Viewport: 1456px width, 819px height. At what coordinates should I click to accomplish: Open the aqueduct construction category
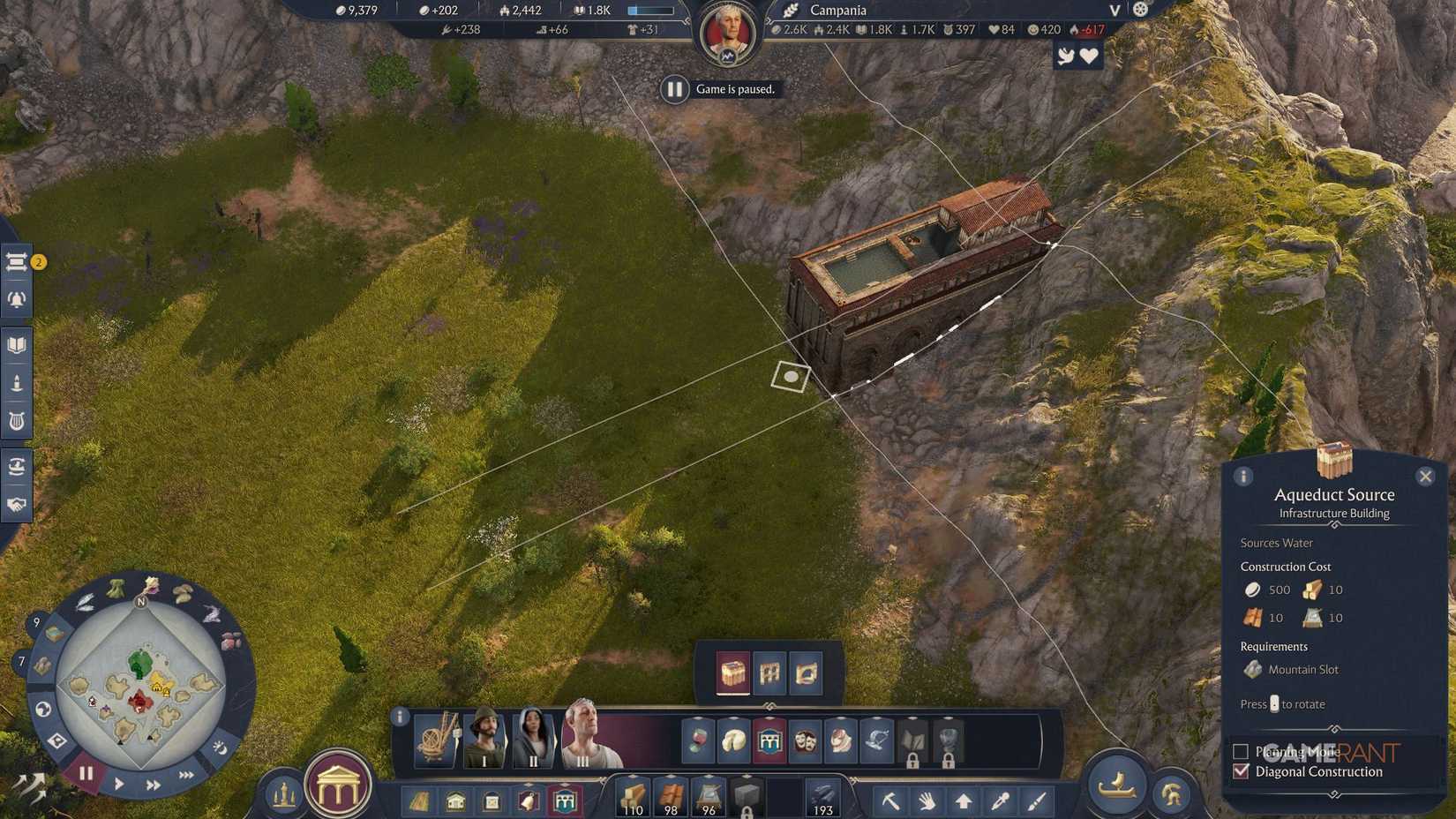tap(566, 800)
